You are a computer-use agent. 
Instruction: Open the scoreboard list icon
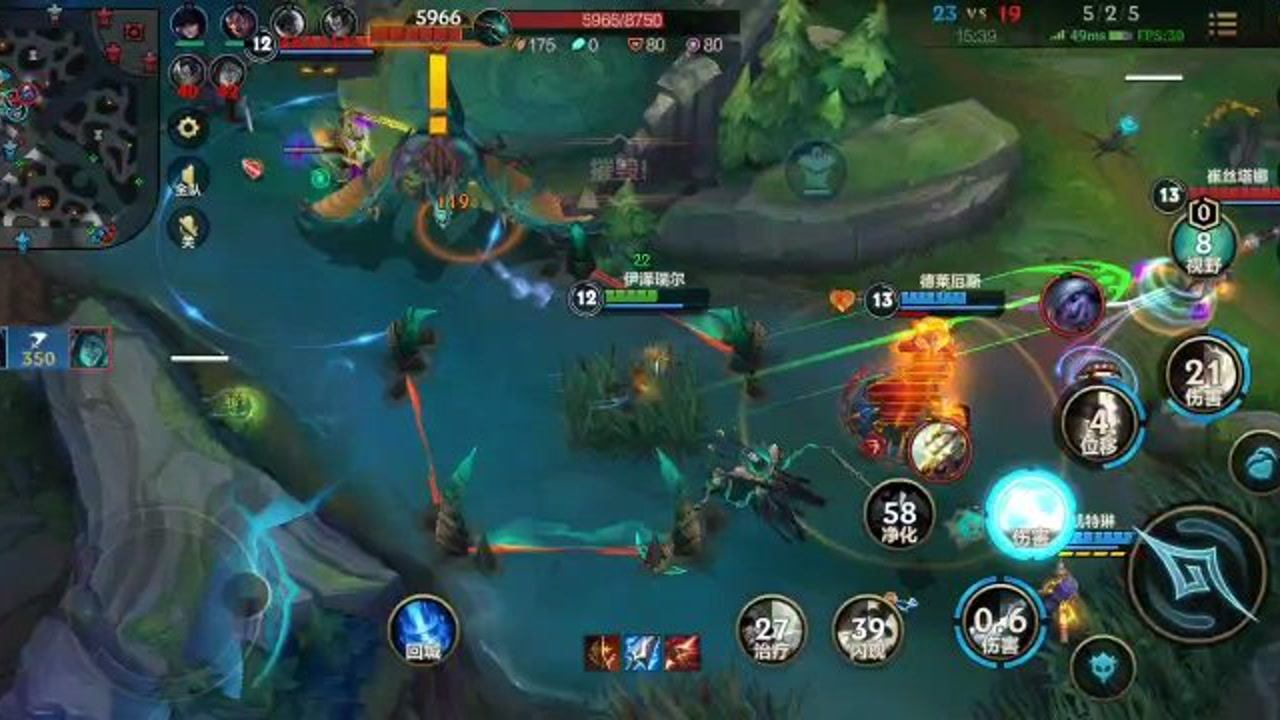(x=1222, y=24)
